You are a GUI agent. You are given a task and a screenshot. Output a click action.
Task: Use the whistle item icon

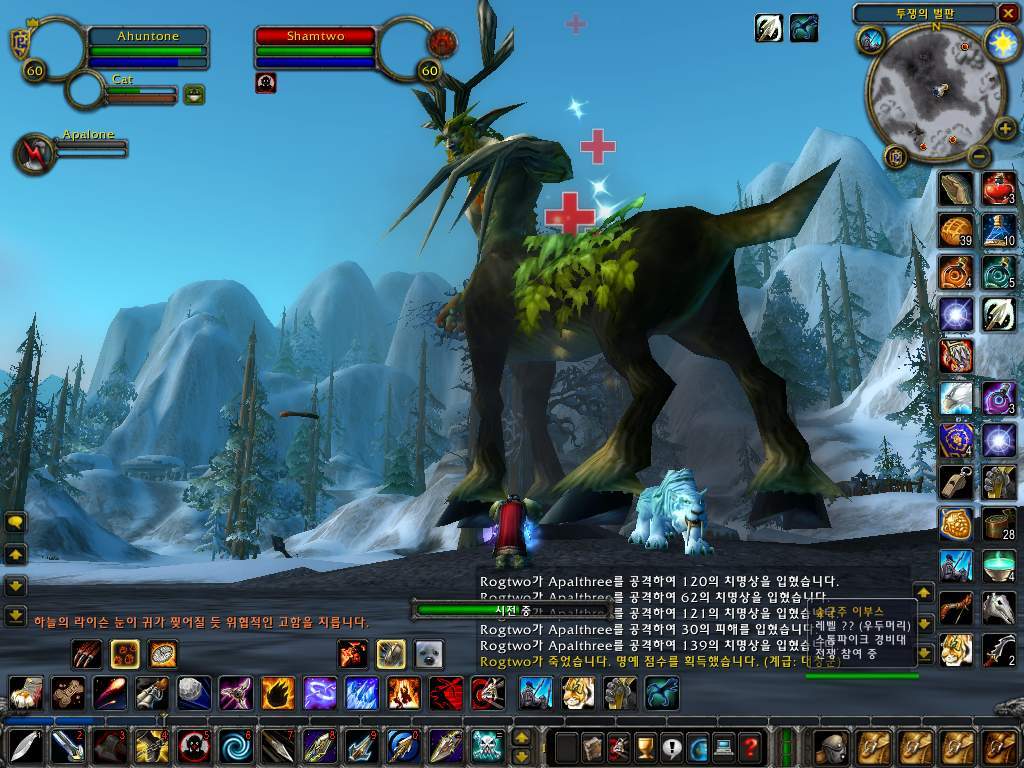point(956,481)
